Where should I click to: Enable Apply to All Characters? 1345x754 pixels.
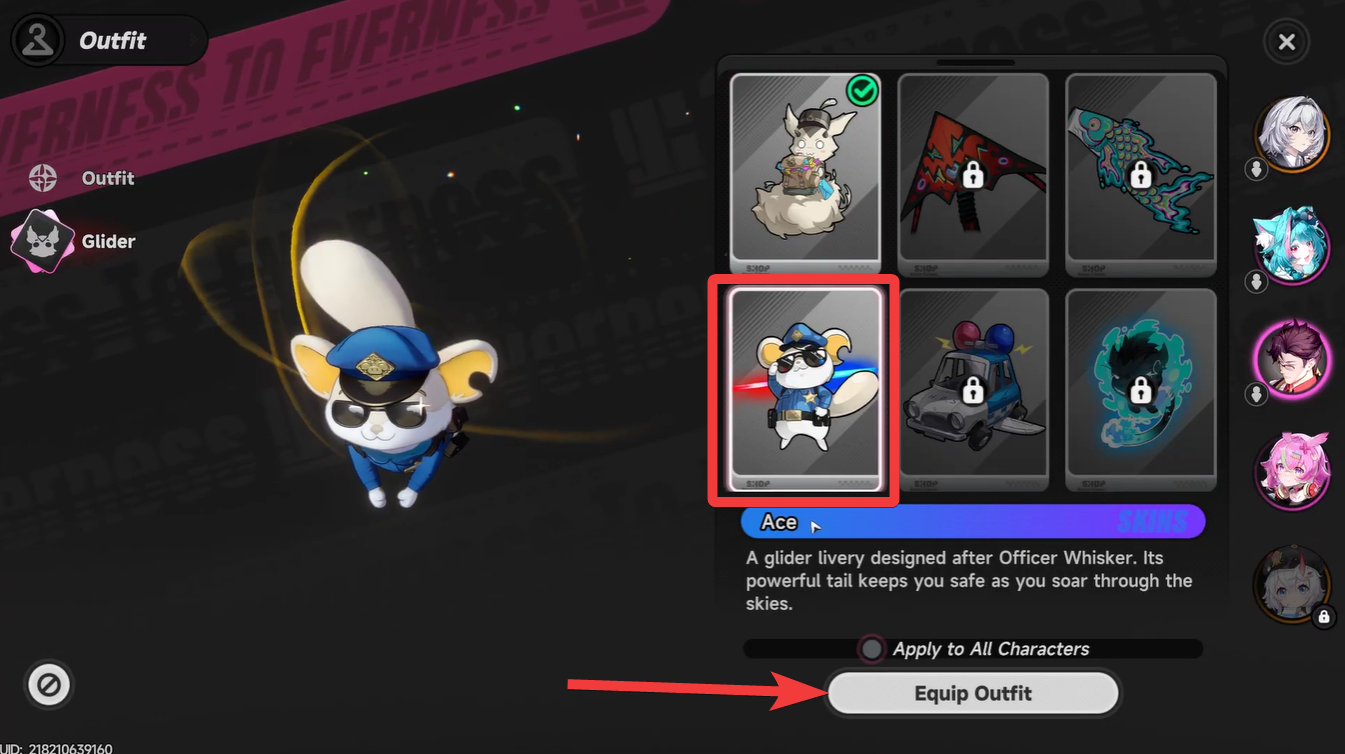coord(871,648)
